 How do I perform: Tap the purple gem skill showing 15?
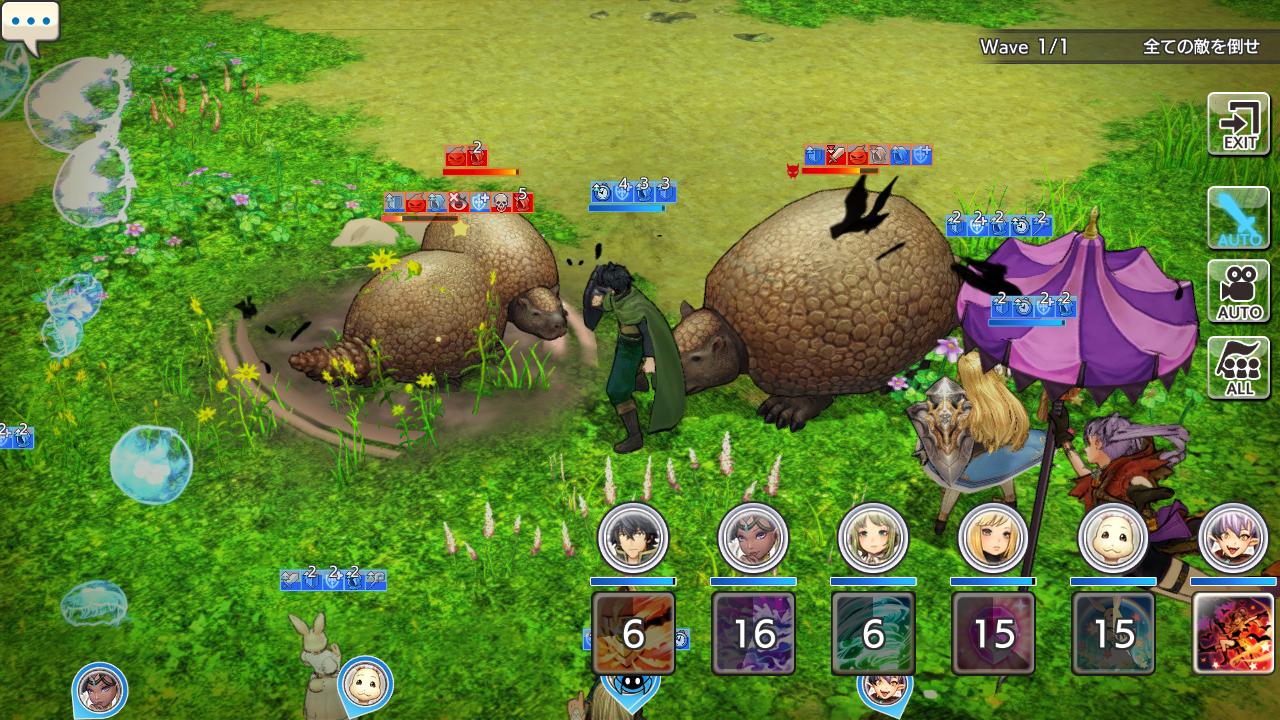pyautogui.click(x=993, y=633)
